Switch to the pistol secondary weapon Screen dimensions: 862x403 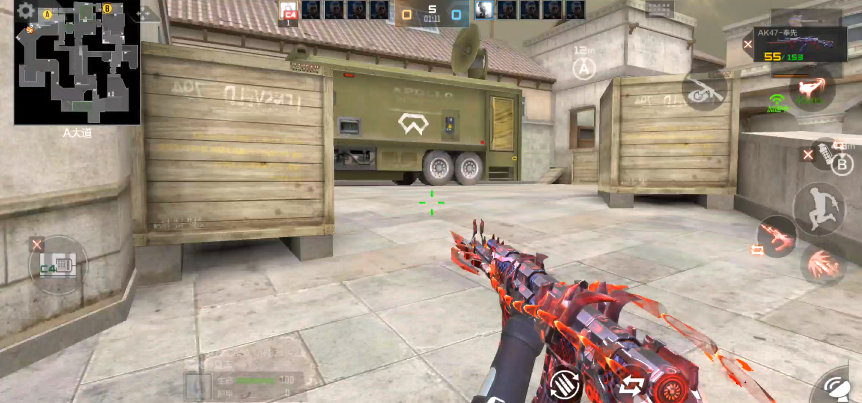coord(706,89)
